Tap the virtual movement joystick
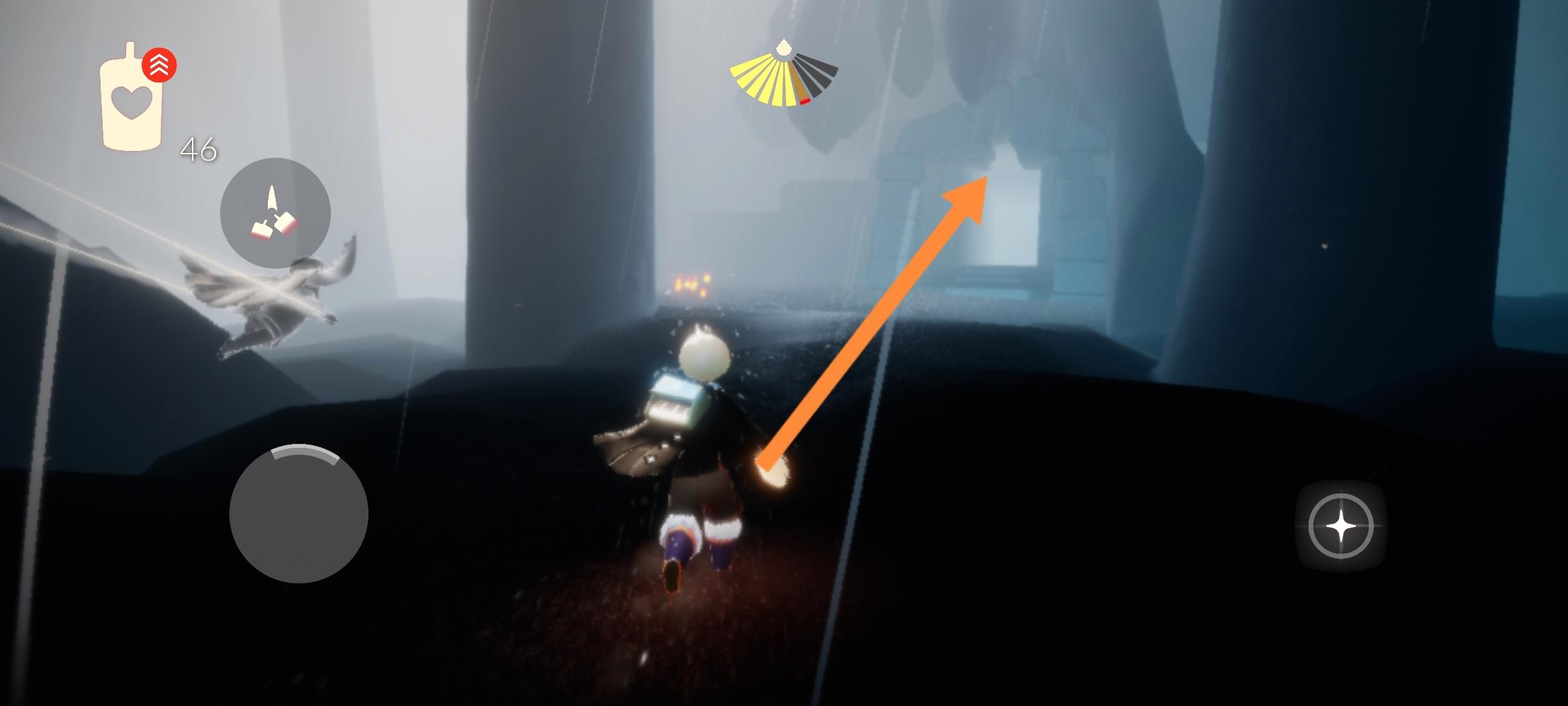 (x=299, y=514)
